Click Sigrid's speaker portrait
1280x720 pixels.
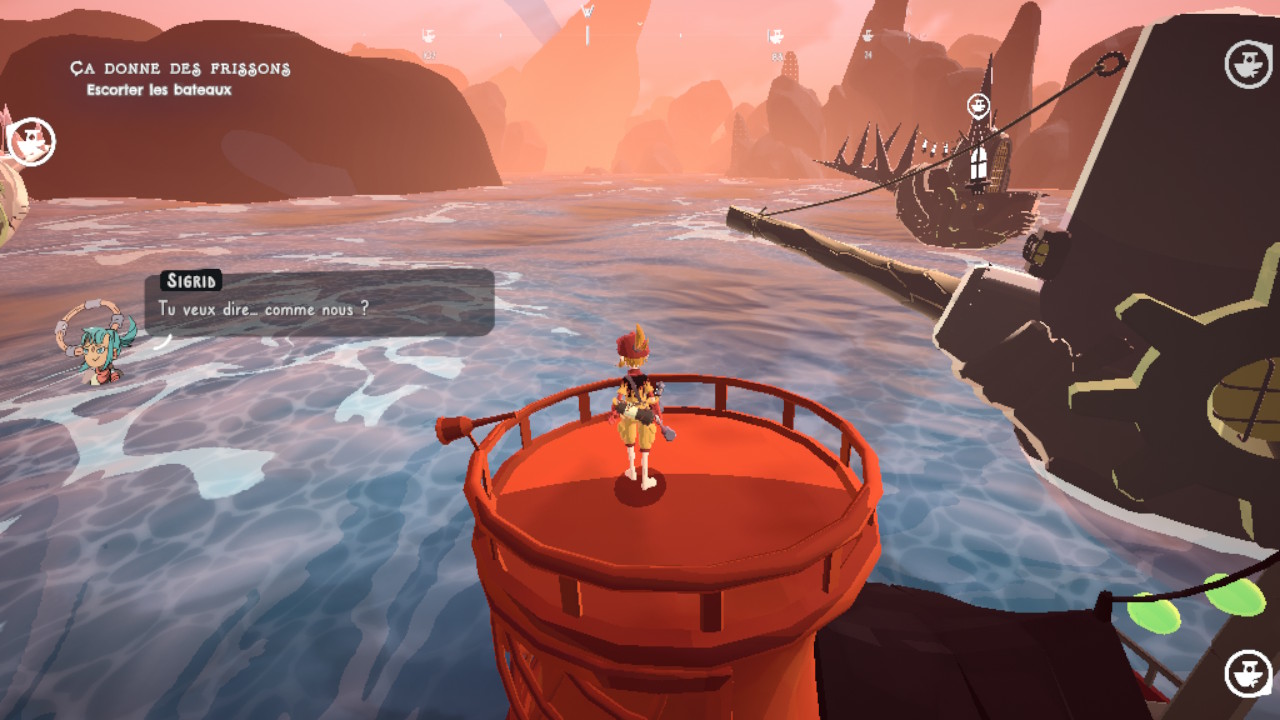pyautogui.click(x=99, y=343)
